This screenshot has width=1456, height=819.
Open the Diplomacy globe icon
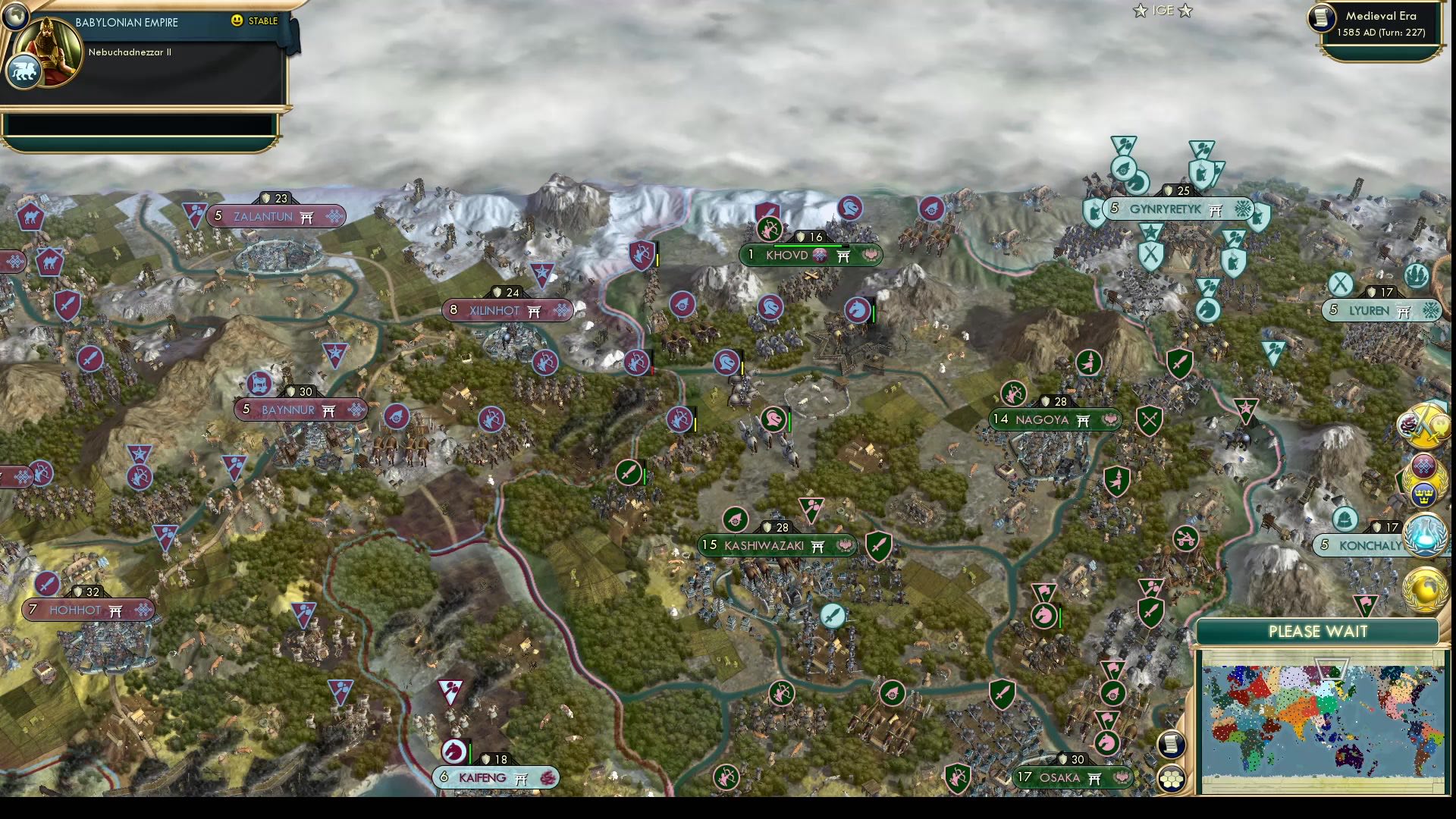[1423, 590]
